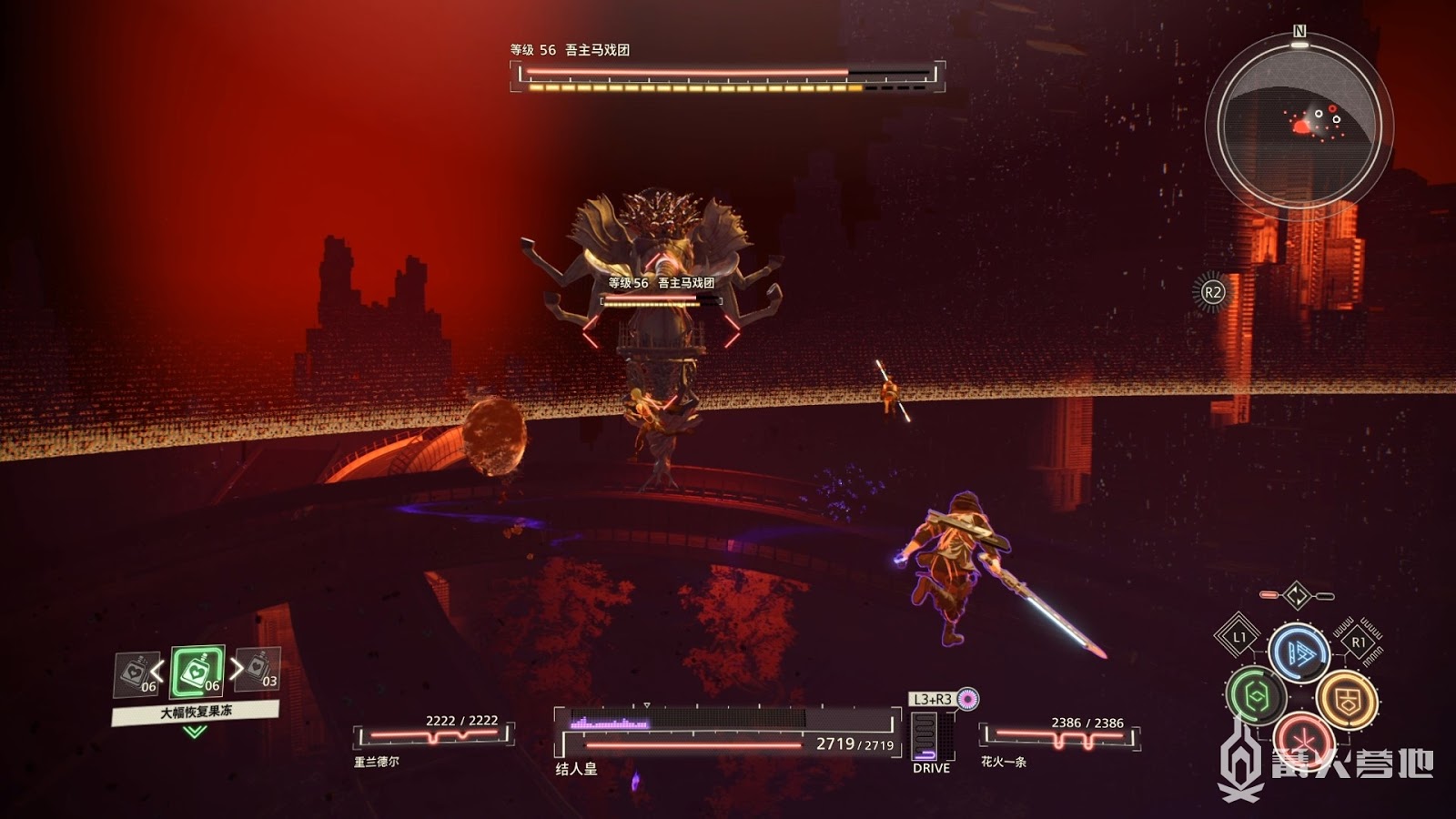Select the grey jelly slot left of the green one
1456x819 pixels.
tap(136, 674)
